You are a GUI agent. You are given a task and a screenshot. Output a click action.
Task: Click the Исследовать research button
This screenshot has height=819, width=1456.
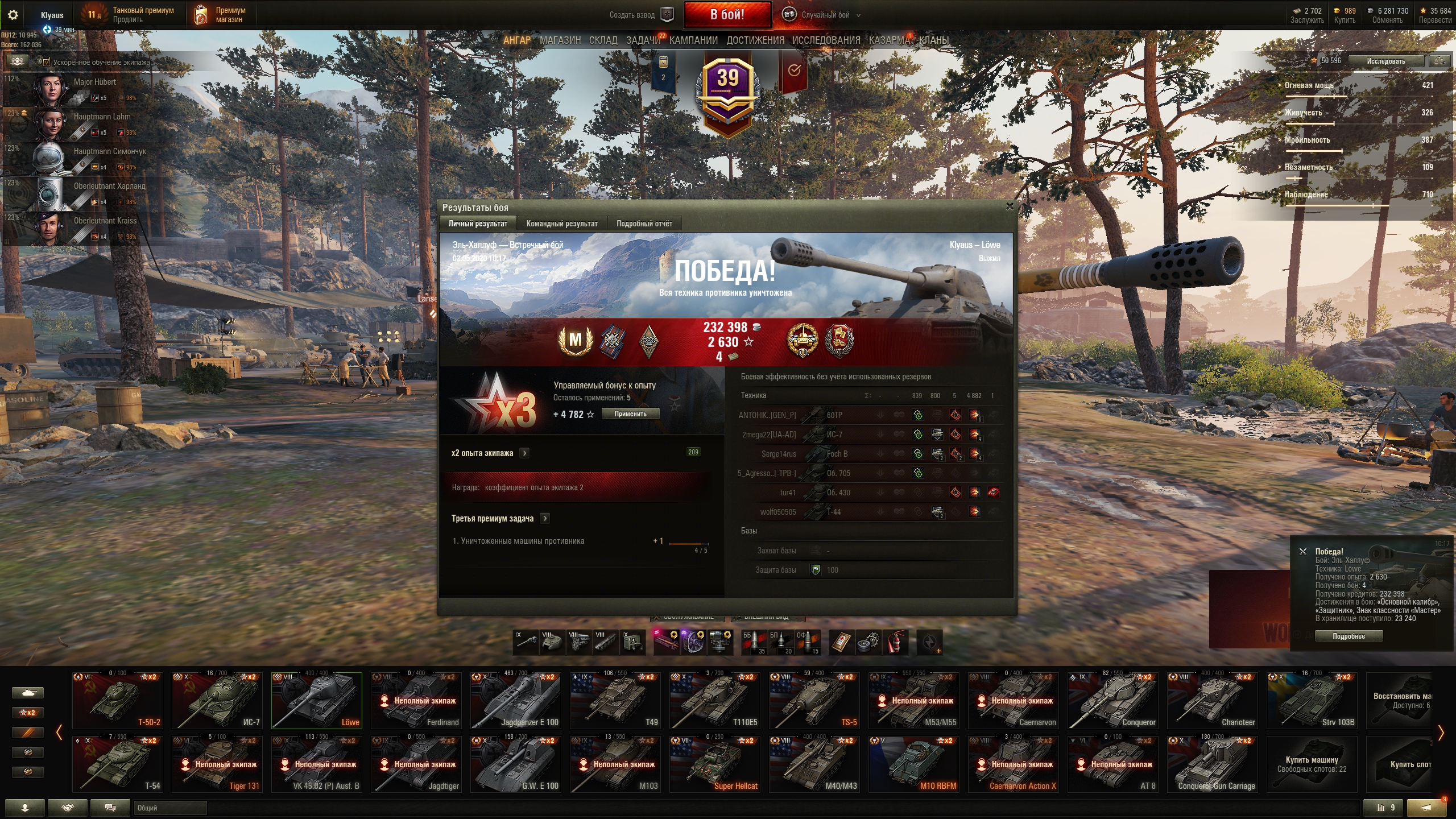(1385, 61)
